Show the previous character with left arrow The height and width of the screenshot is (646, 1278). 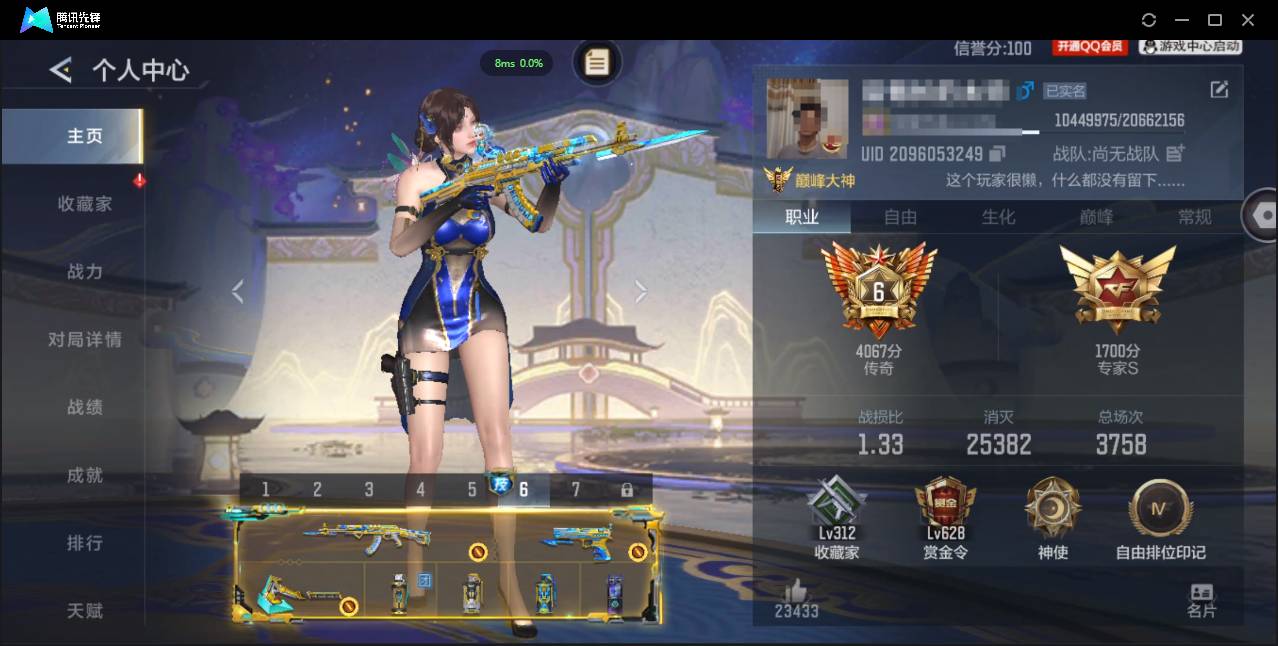[x=238, y=291]
